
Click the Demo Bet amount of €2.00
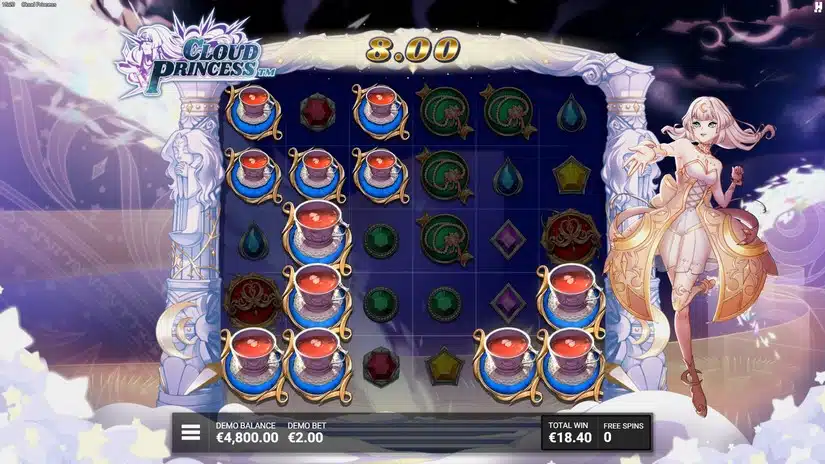(305, 437)
